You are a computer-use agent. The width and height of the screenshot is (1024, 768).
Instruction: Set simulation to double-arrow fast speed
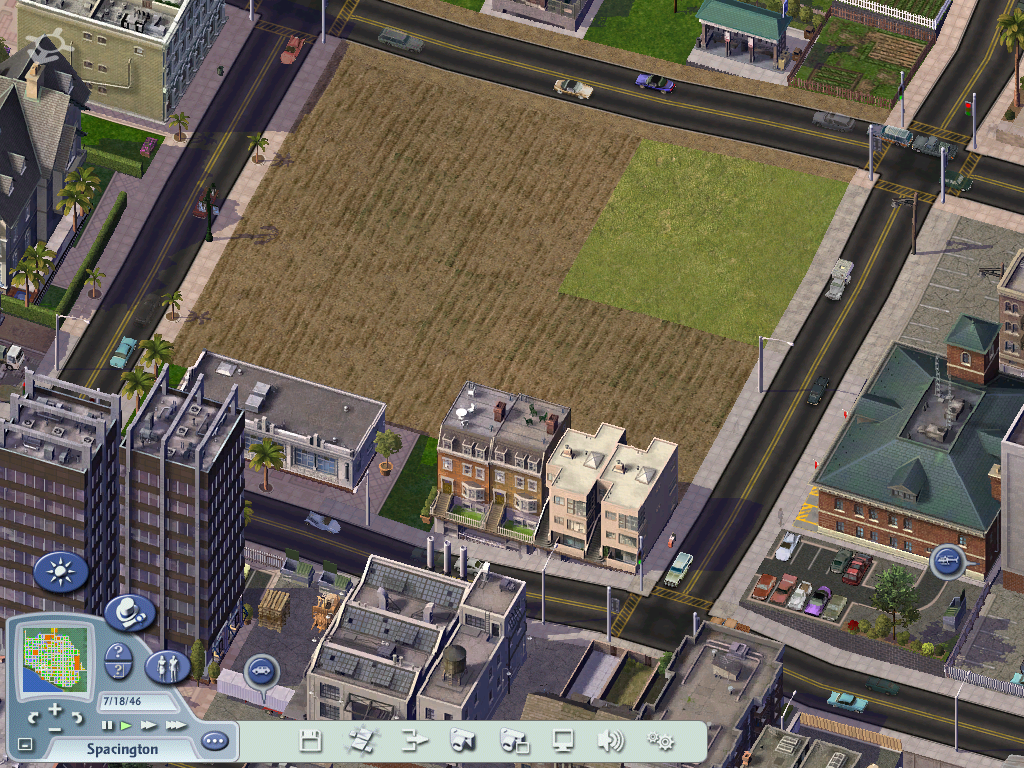[149, 725]
